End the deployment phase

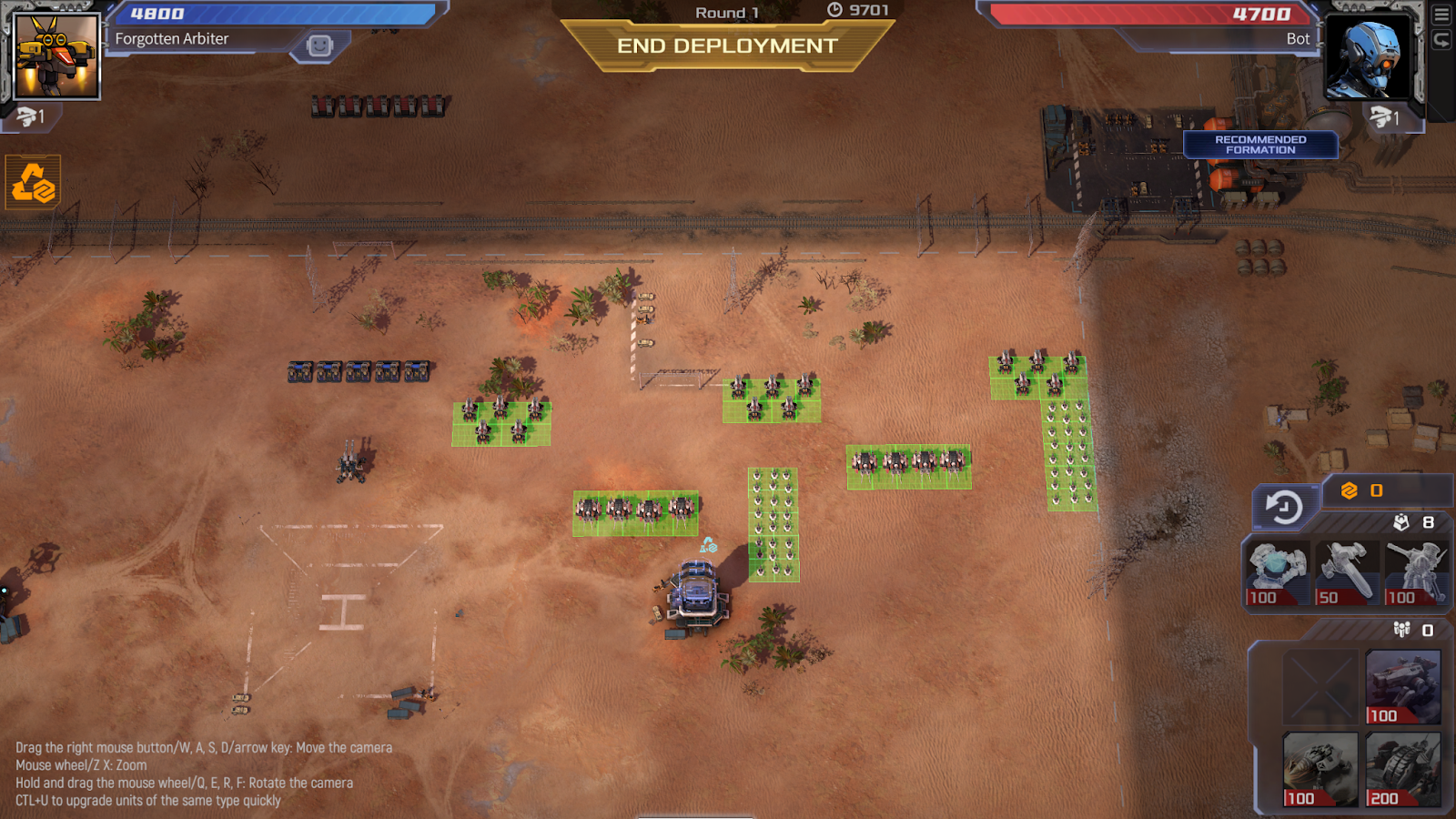click(727, 45)
